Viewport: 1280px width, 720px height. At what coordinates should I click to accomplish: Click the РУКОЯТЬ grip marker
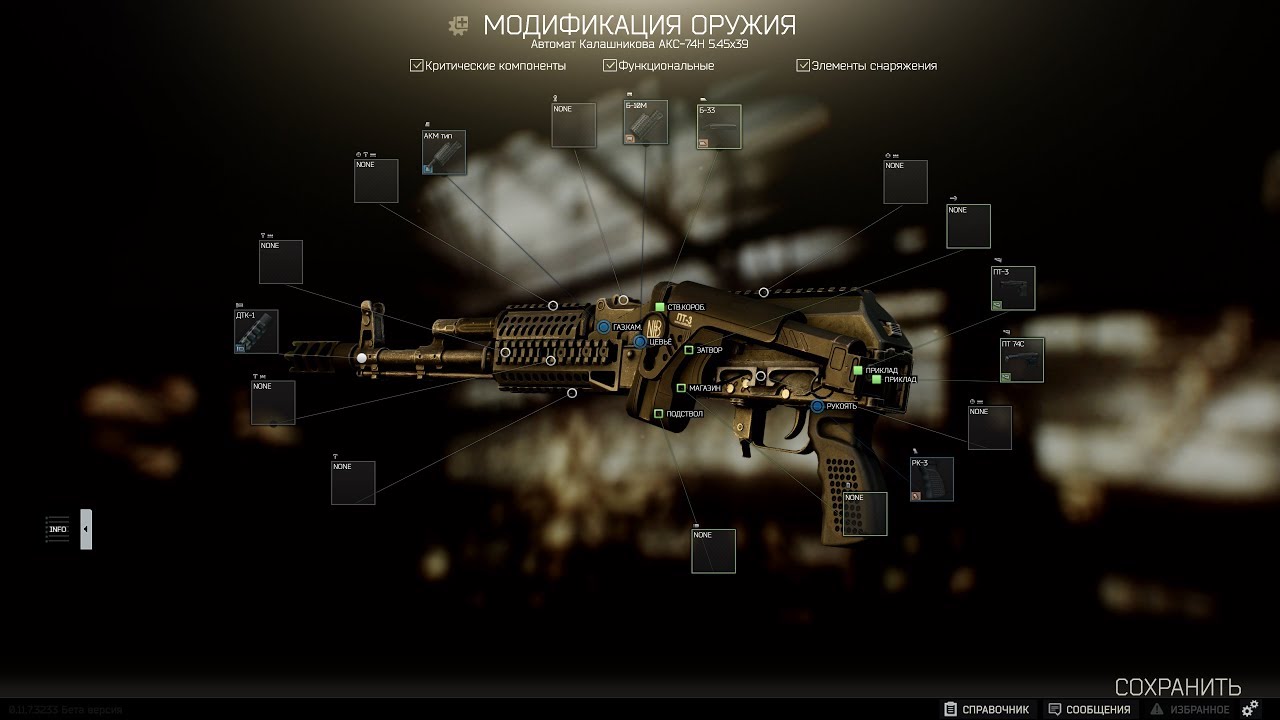(818, 406)
